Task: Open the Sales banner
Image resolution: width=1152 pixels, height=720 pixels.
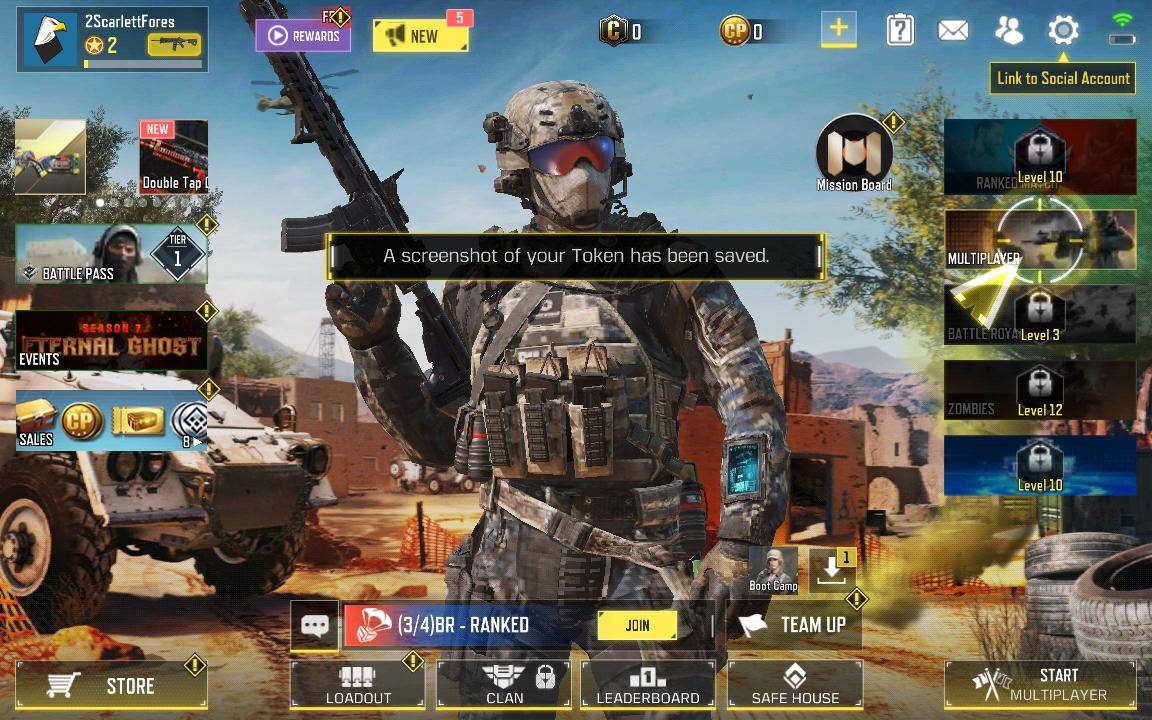Action: (111, 421)
